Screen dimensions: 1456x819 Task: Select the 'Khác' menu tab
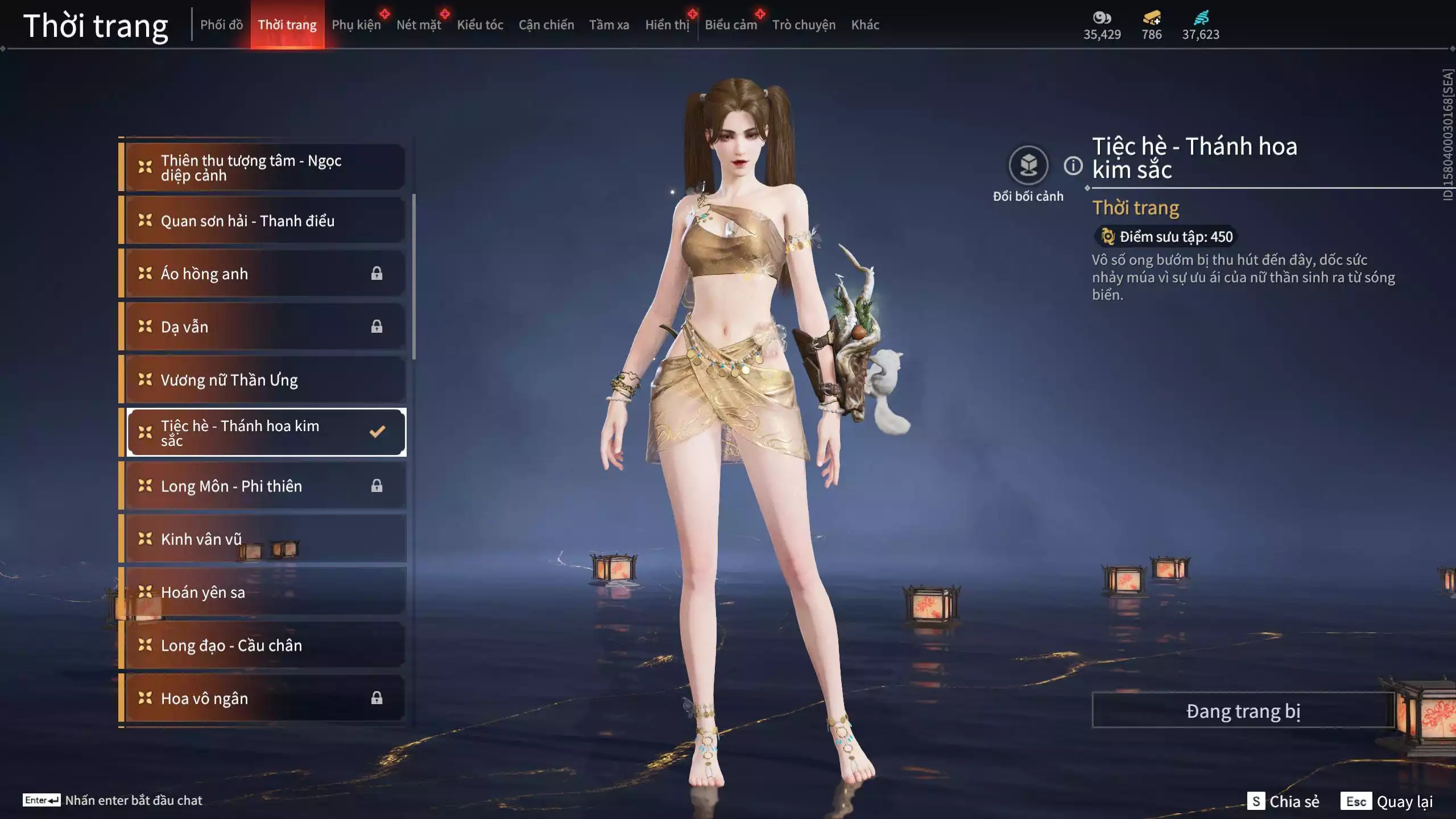click(866, 24)
